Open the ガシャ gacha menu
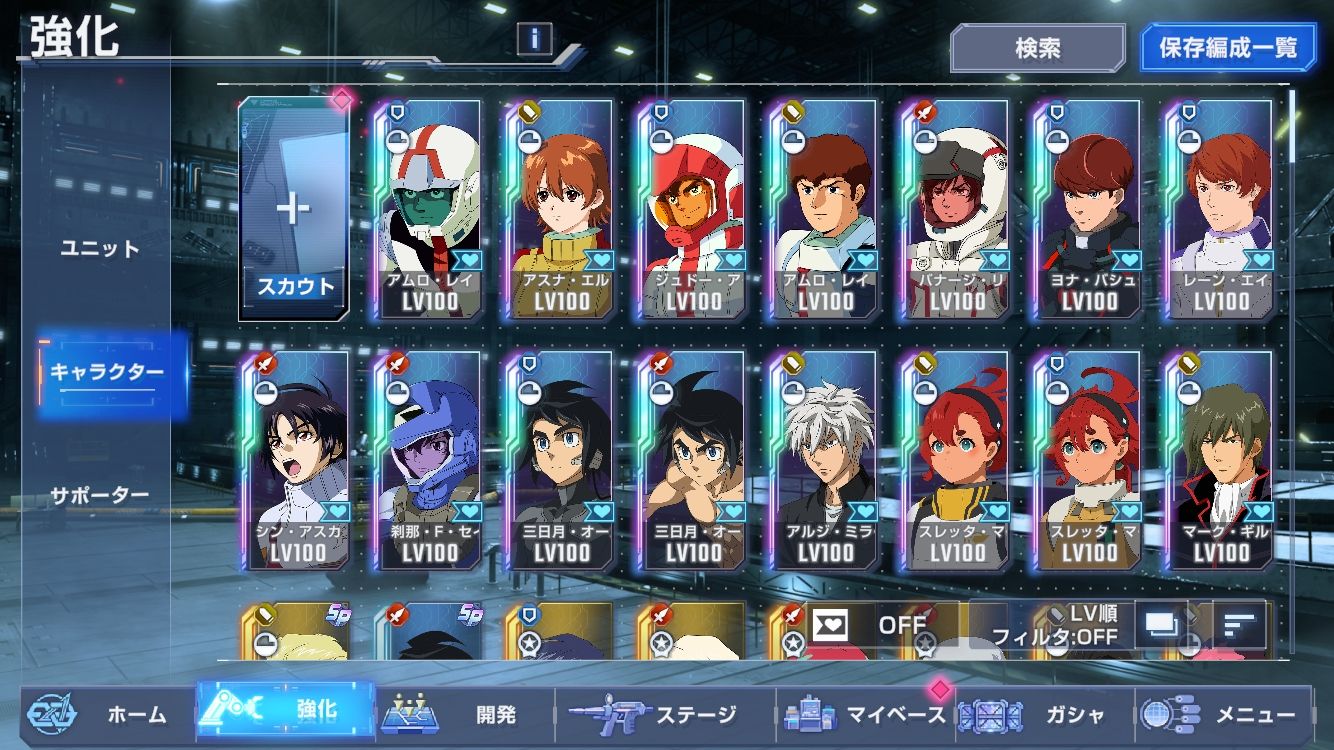The width and height of the screenshot is (1334, 750). tap(1045, 714)
